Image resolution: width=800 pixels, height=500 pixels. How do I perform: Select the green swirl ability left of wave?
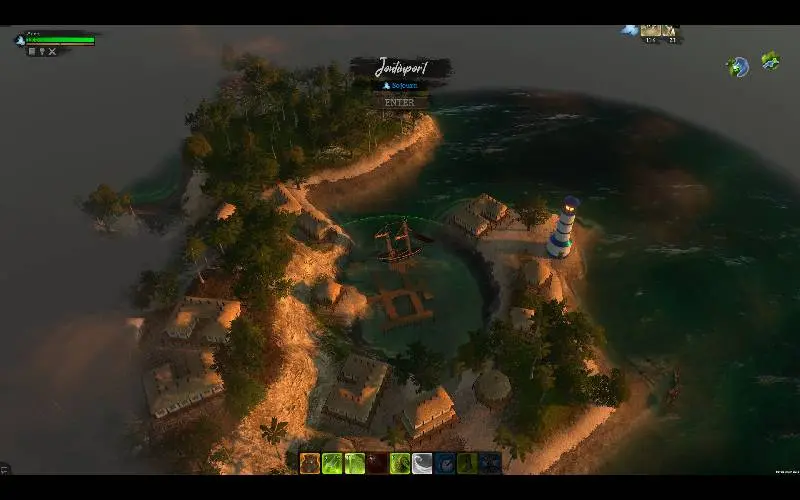400,463
